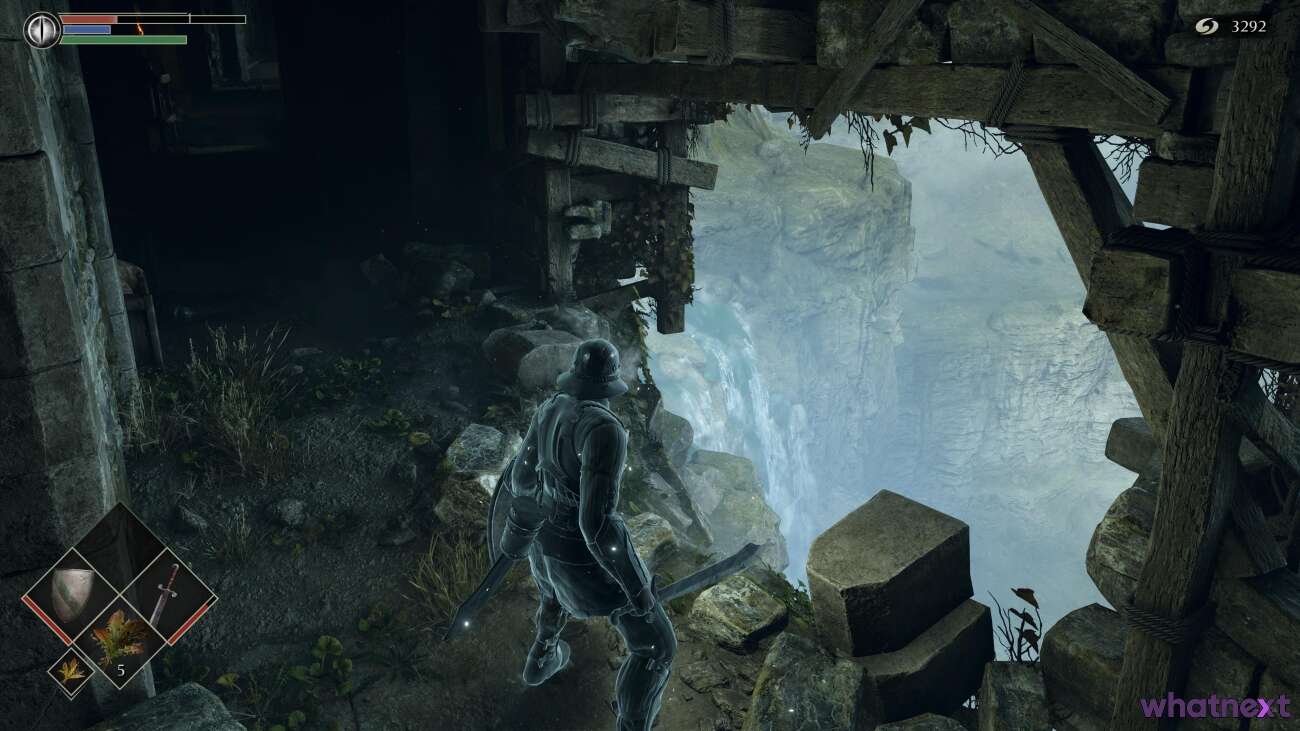Screen dimensions: 1300x731
Task: Click the blue mana bar
Action: coord(87,29)
